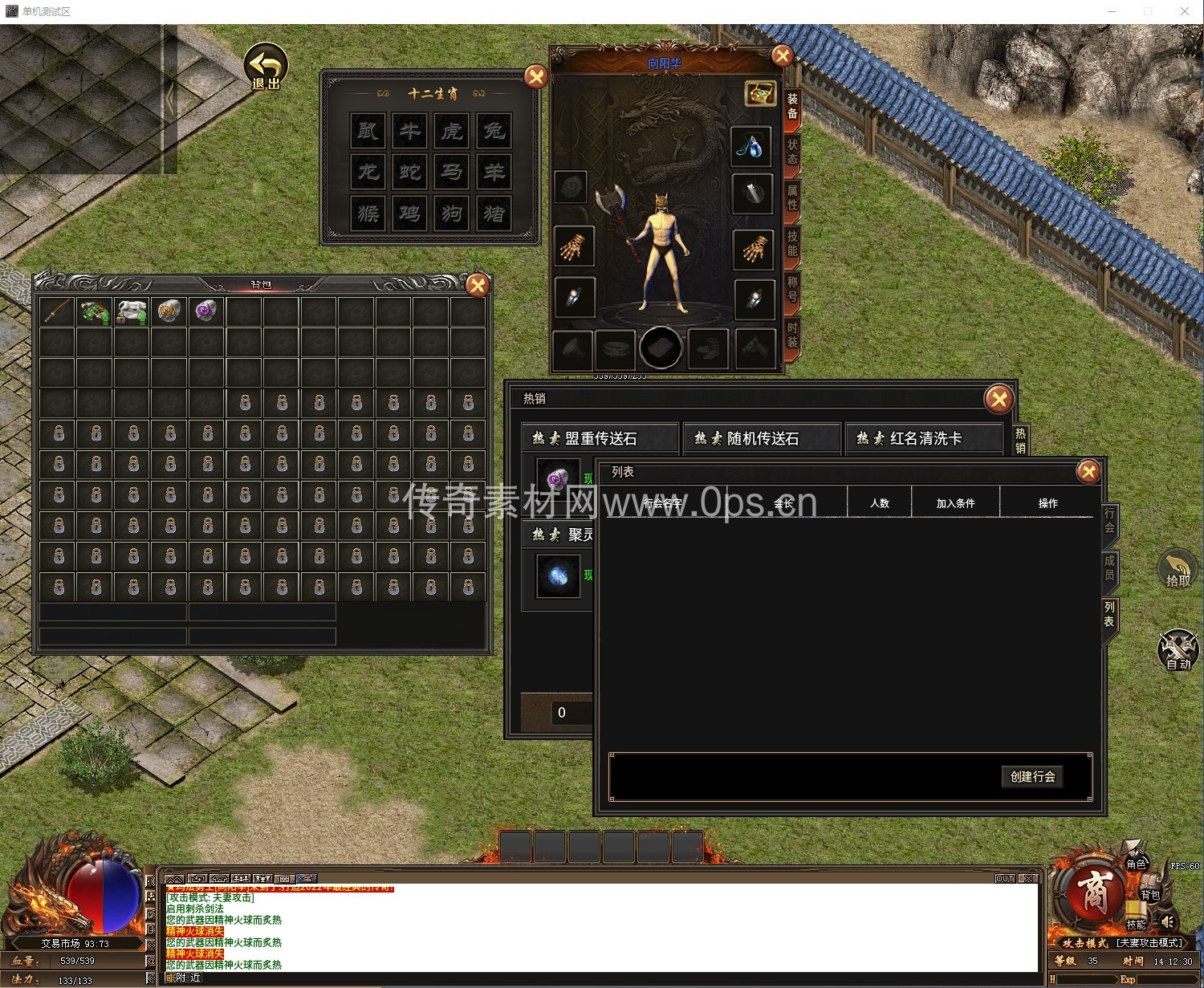Viewport: 1204px width, 988px height.
Task: Toggle the 自动 auto-combat button
Action: 1178,650
